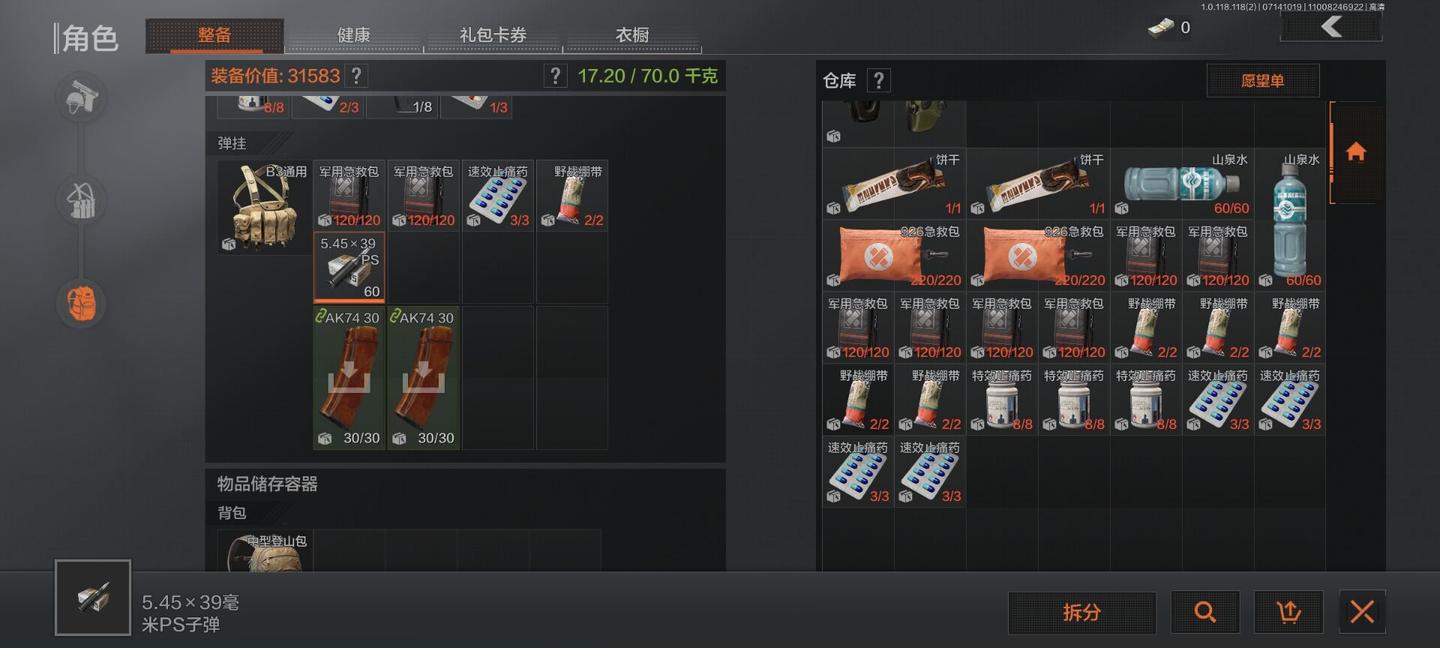Go back using the top arrow button
The image size is (1440, 648).
click(x=1331, y=27)
